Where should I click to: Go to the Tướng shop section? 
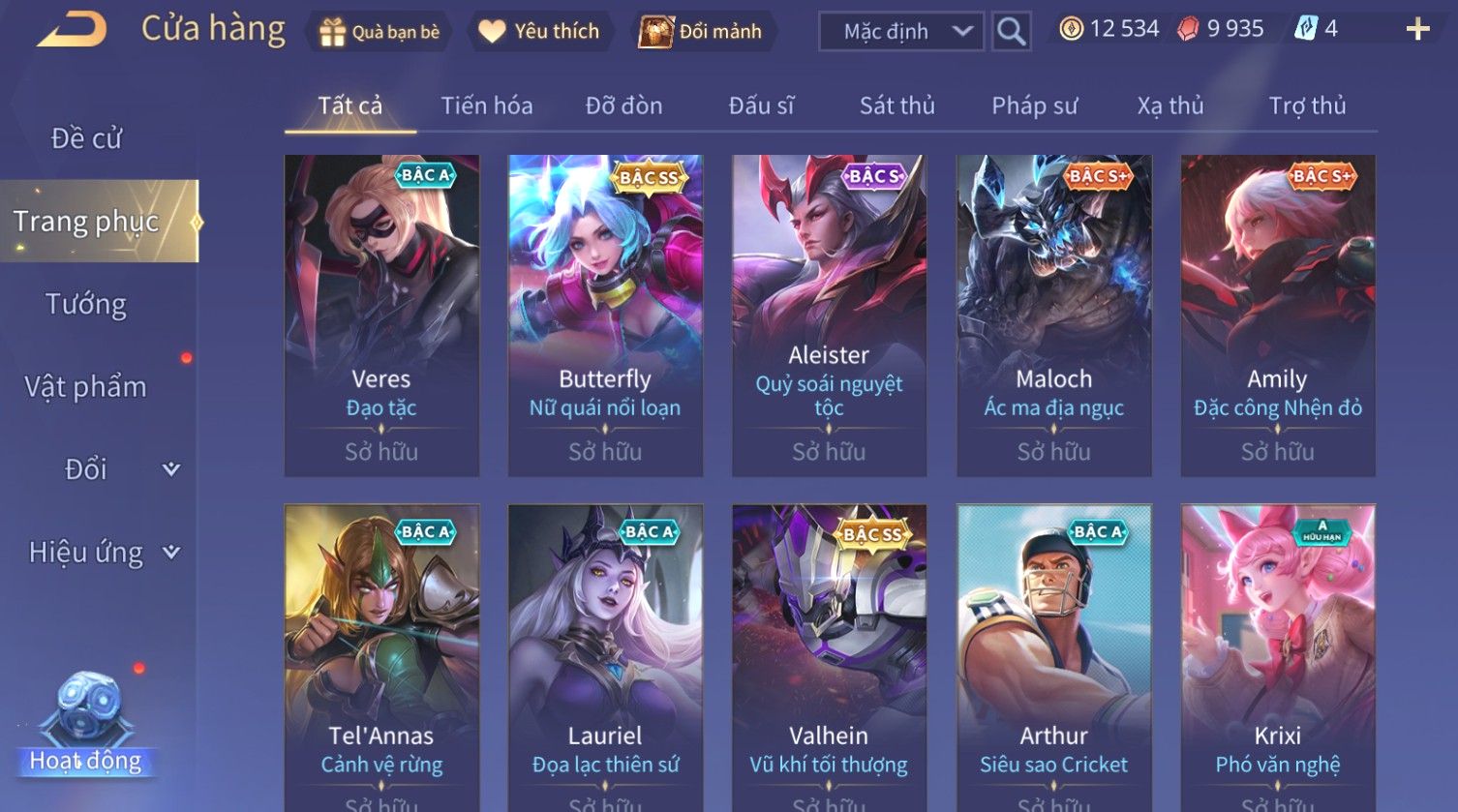tap(86, 304)
